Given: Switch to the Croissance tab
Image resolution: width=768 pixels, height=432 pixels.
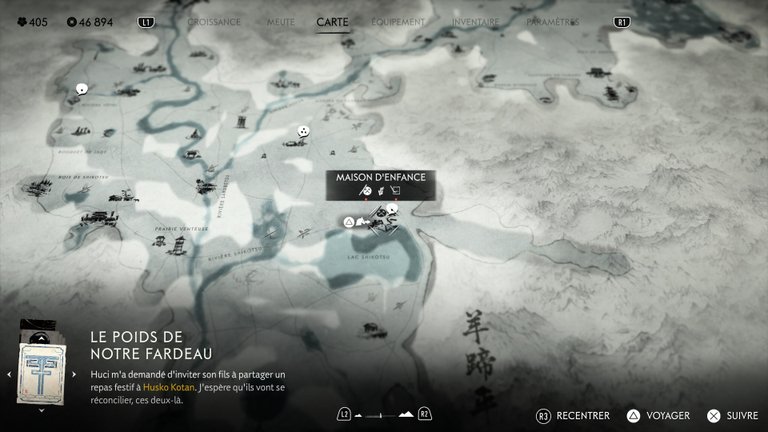Looking at the screenshot, I should [214, 21].
